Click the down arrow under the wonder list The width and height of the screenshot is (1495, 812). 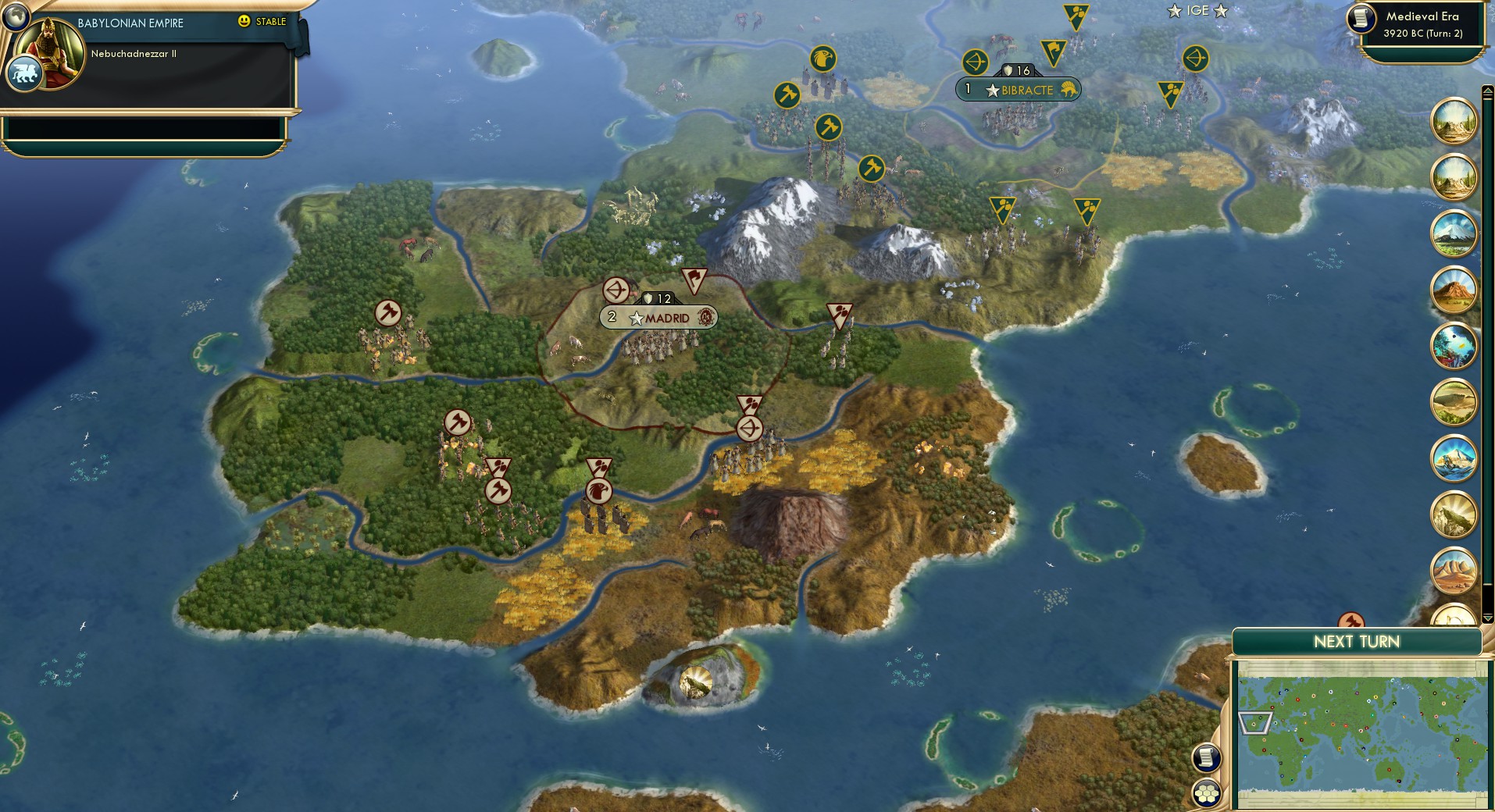pos(1486,618)
